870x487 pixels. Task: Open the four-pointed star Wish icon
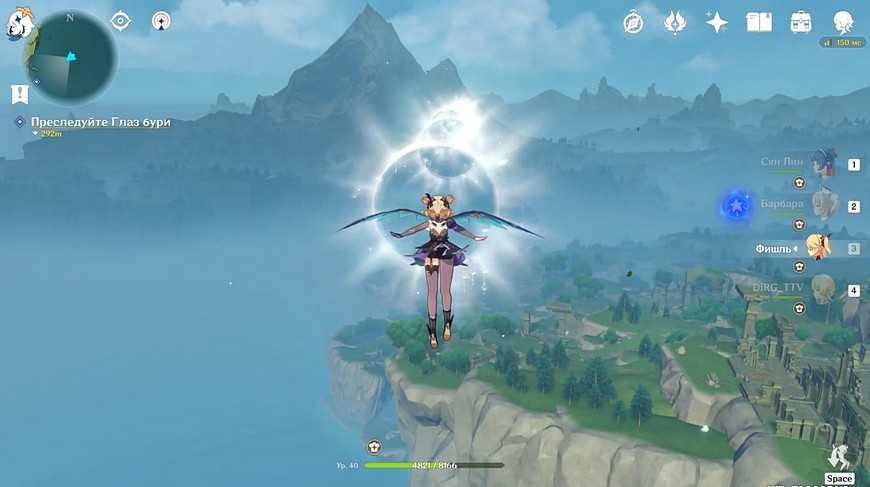(x=716, y=22)
